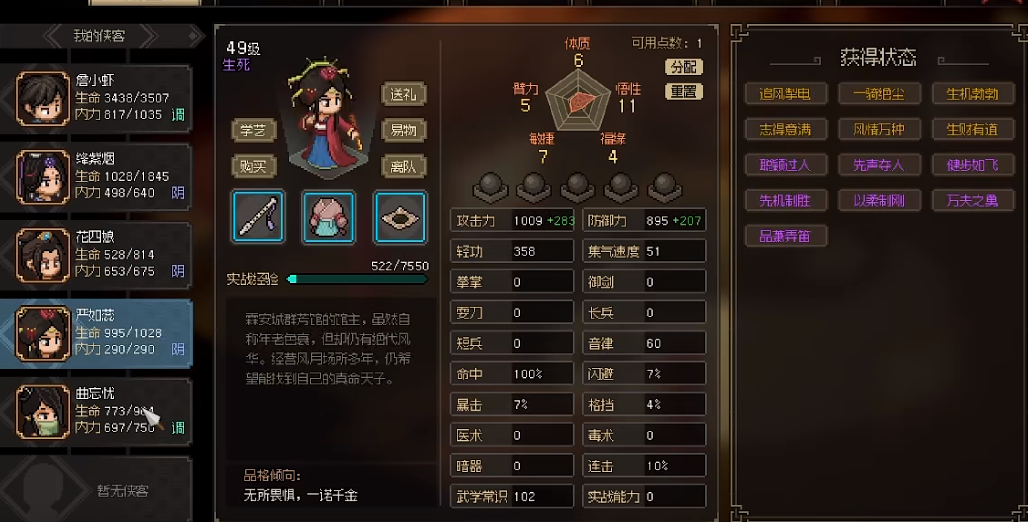Select the pink robe armor slot
This screenshot has height=522, width=1028.
(x=328, y=216)
